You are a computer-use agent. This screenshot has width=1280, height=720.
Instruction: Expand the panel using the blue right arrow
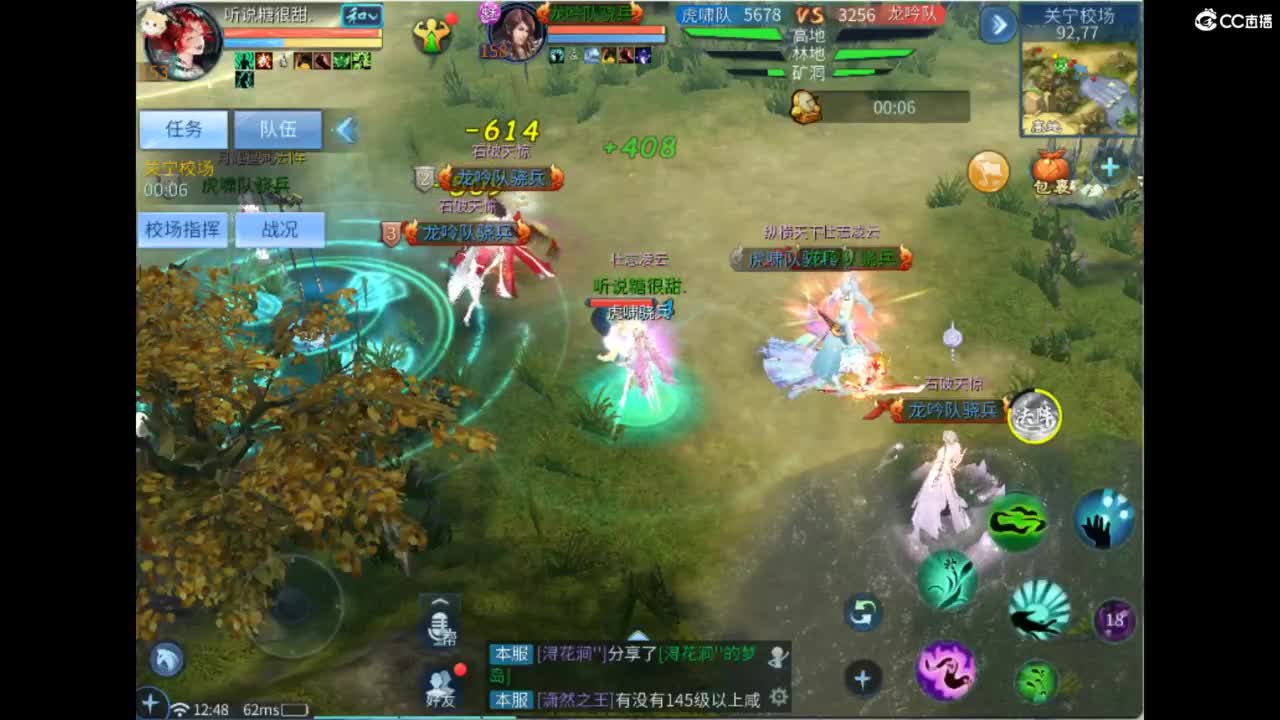click(998, 24)
